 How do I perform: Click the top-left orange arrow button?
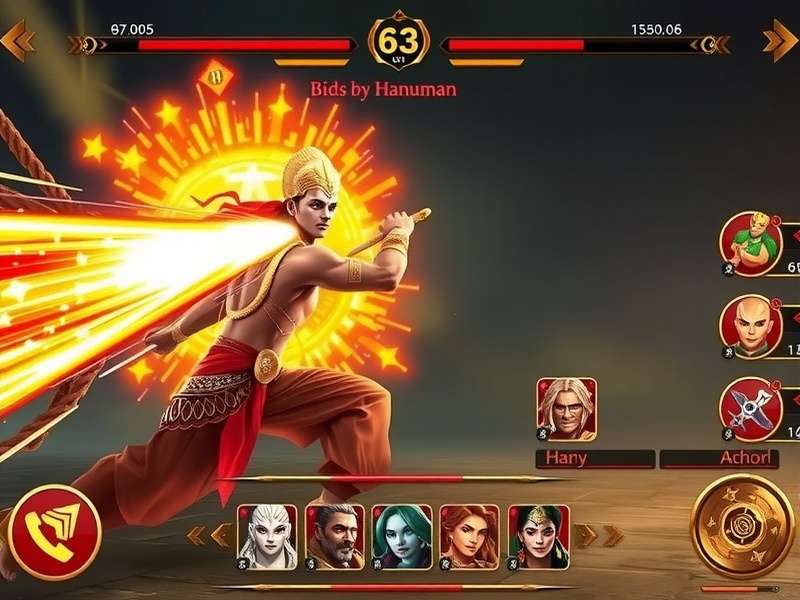(18, 40)
